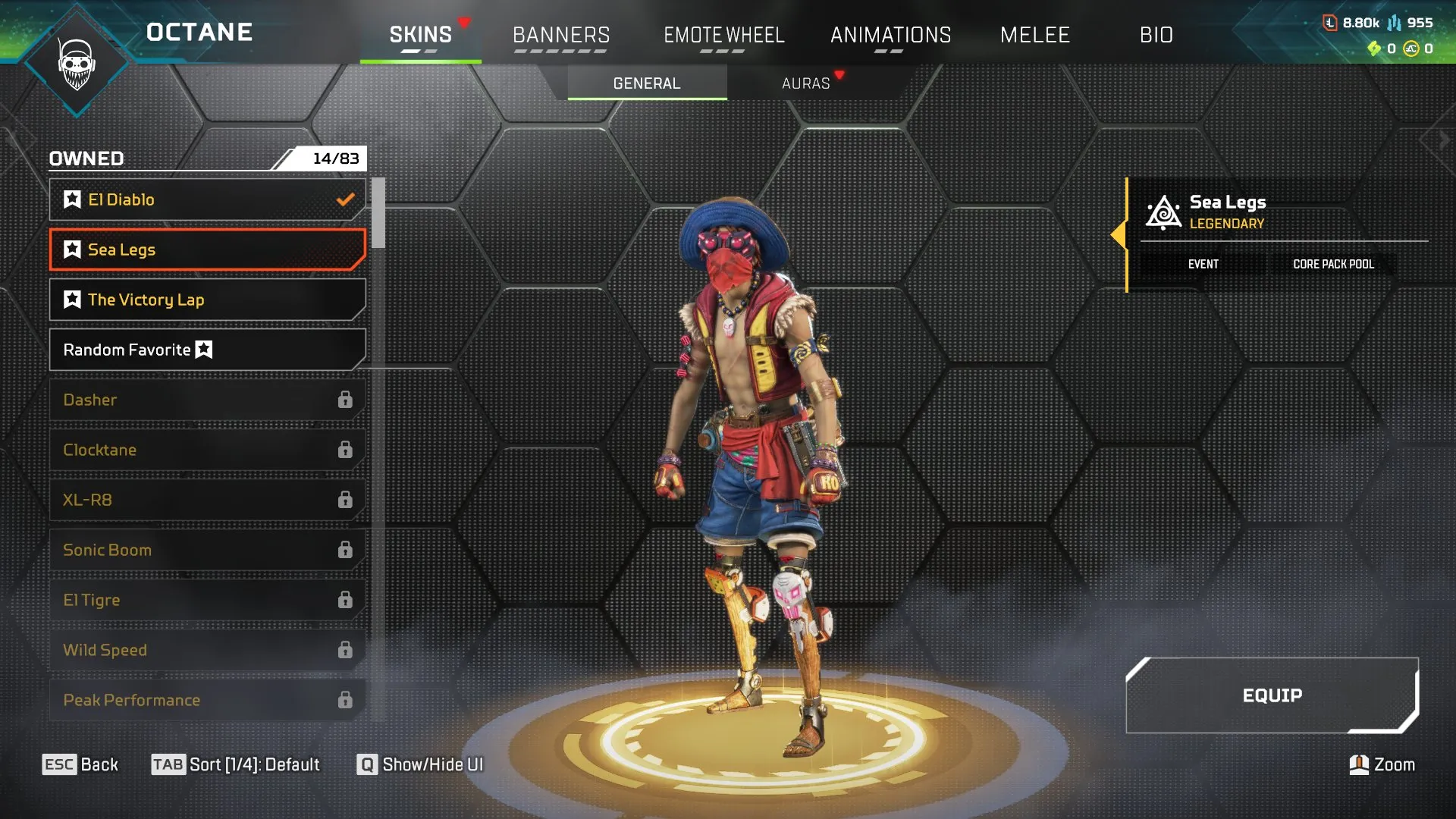Image resolution: width=1456 pixels, height=819 pixels.
Task: Open the AURAS tab
Action: tap(806, 83)
